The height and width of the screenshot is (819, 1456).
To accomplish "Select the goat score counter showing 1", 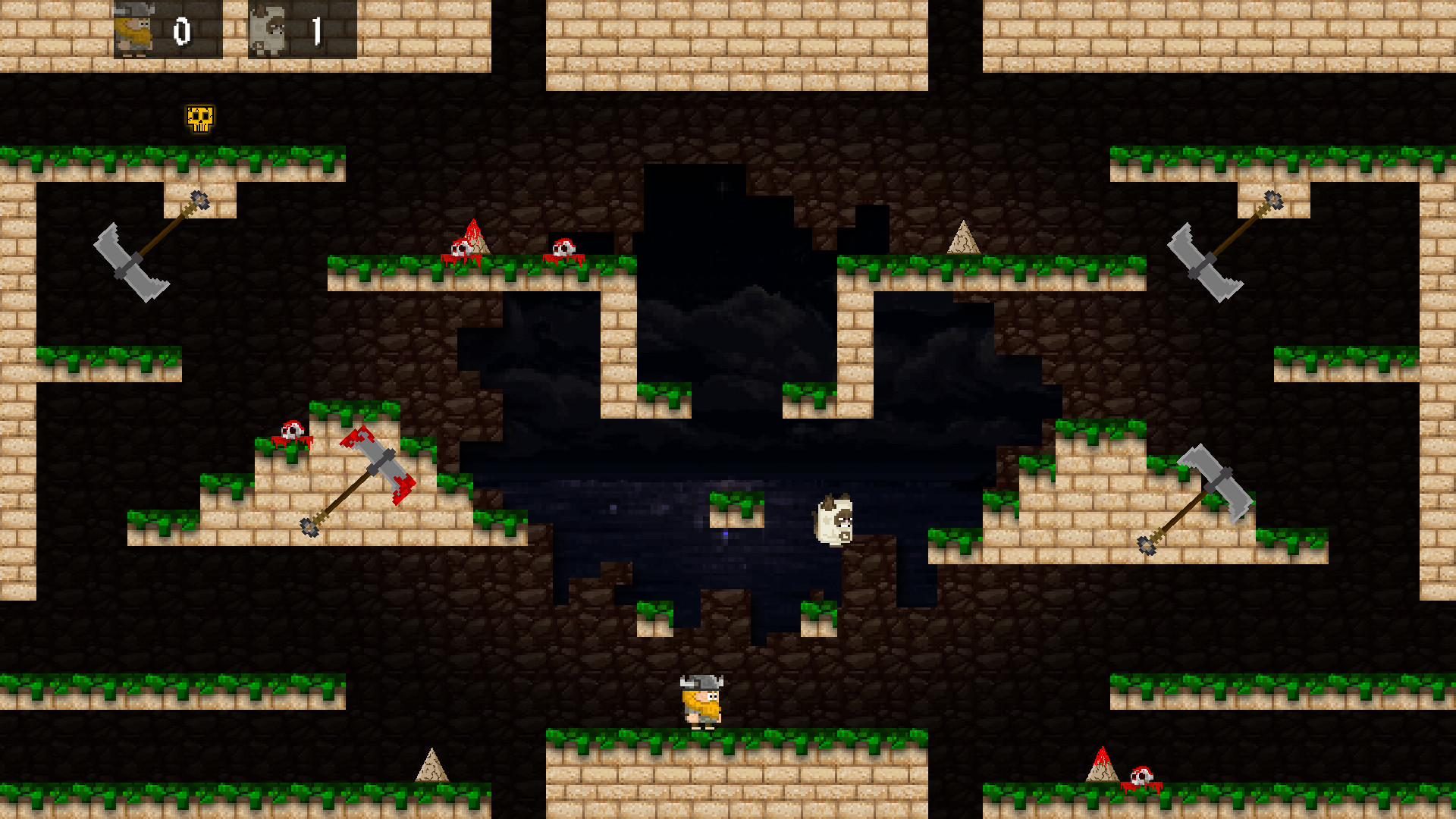I will (x=317, y=30).
